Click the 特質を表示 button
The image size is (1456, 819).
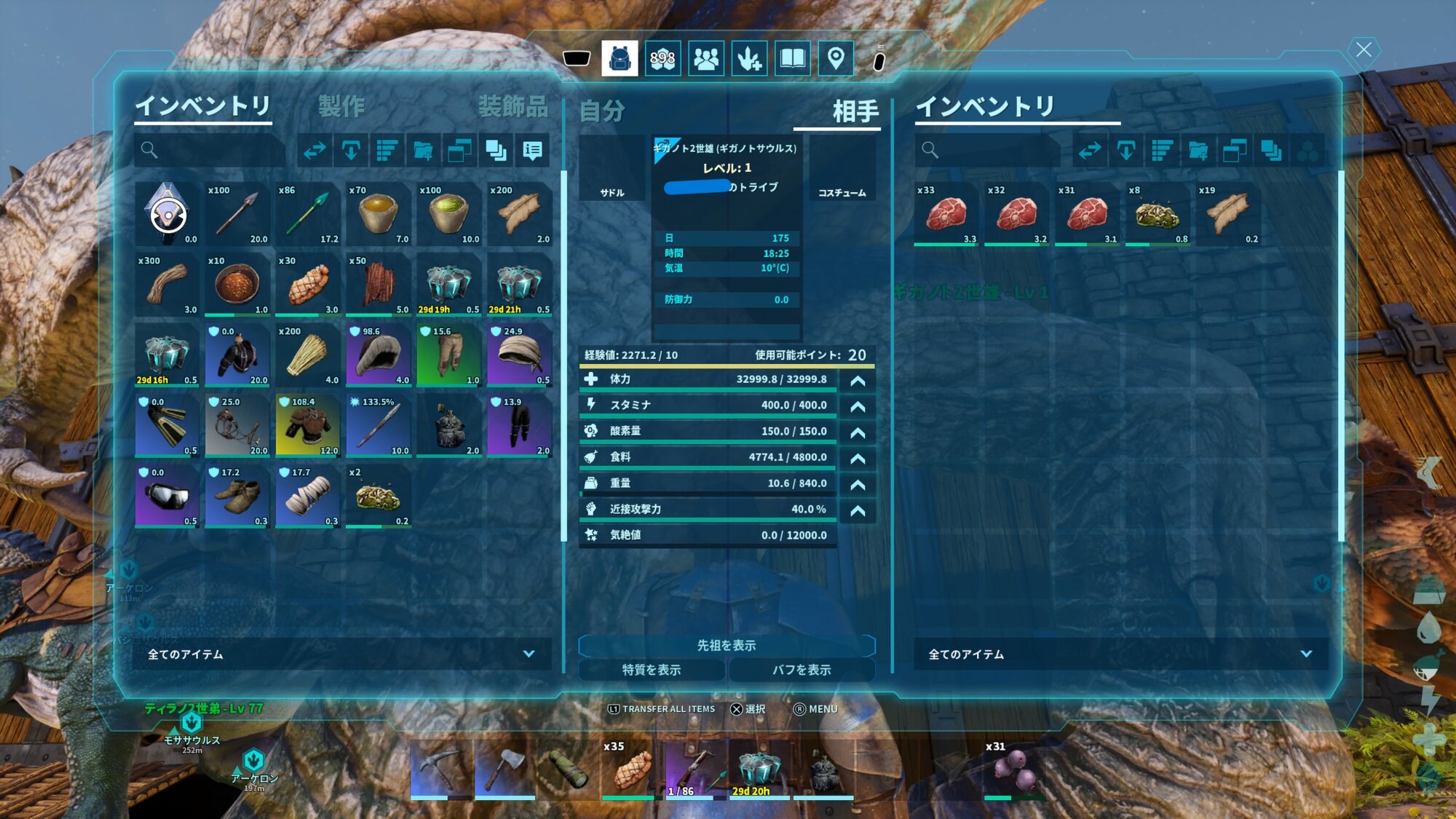click(652, 670)
